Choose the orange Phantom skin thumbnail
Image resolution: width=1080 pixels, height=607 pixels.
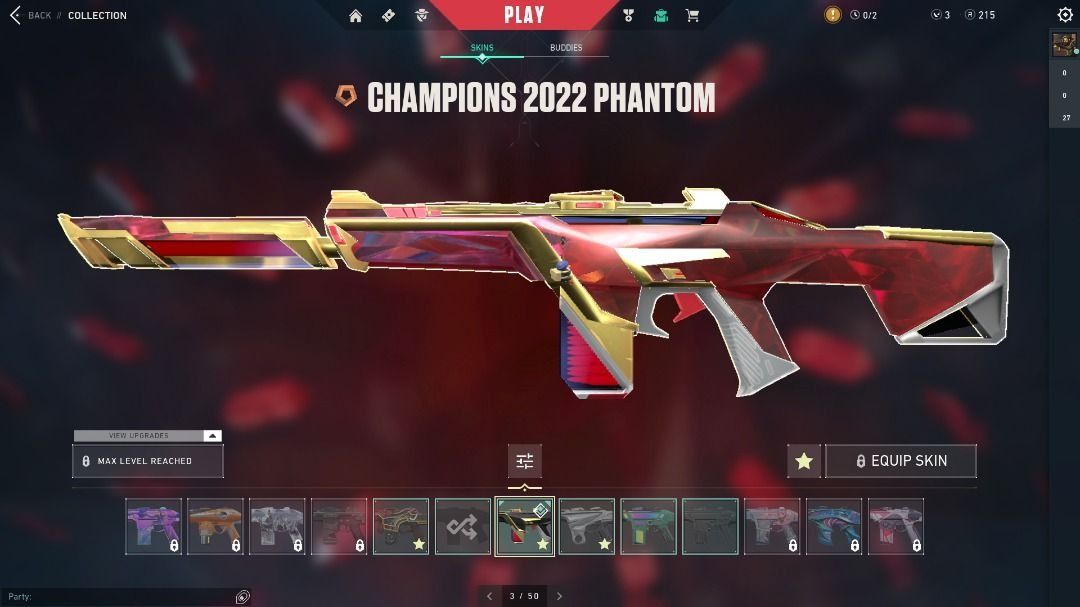click(x=215, y=526)
